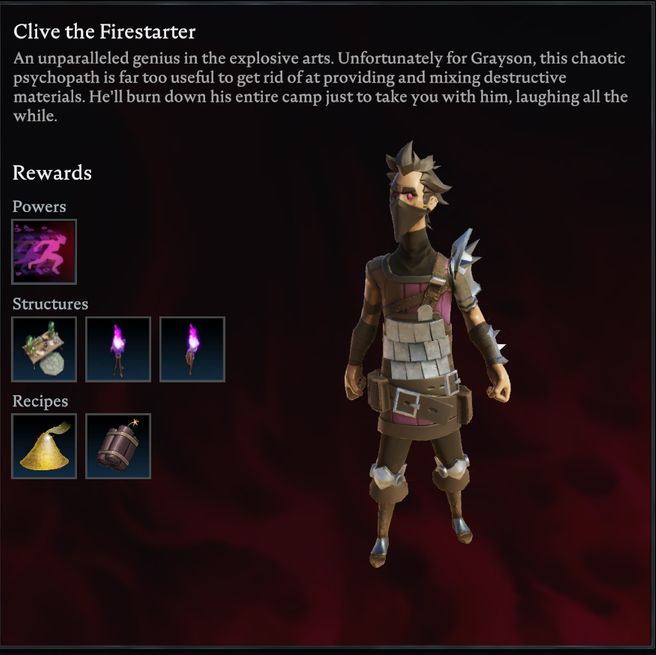
Task: Choose the purple-flame tripod brazier structure
Action: point(118,349)
